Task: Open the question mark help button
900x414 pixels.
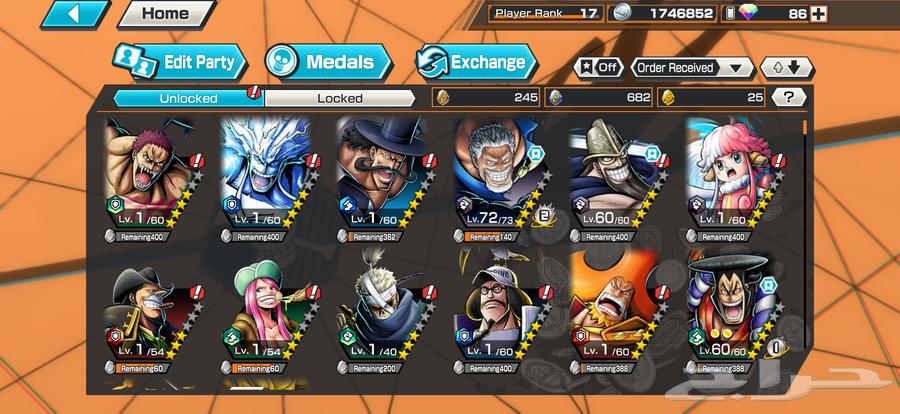Action: pyautogui.click(x=789, y=98)
